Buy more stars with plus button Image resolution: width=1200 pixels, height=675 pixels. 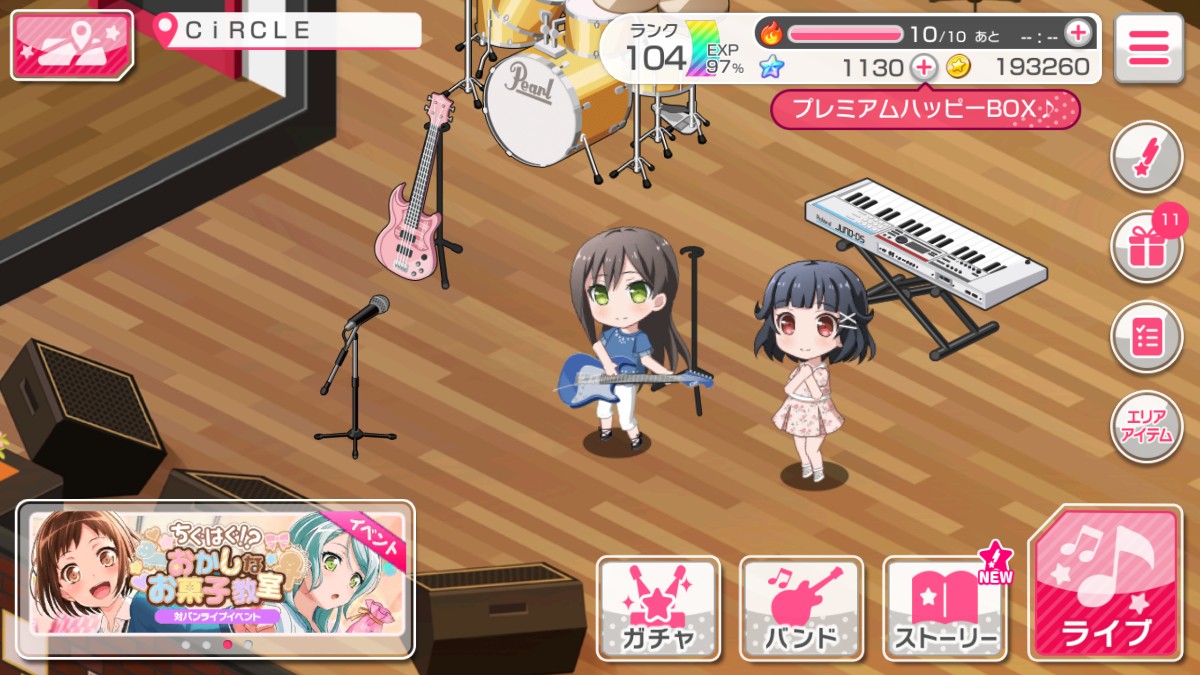pos(924,68)
